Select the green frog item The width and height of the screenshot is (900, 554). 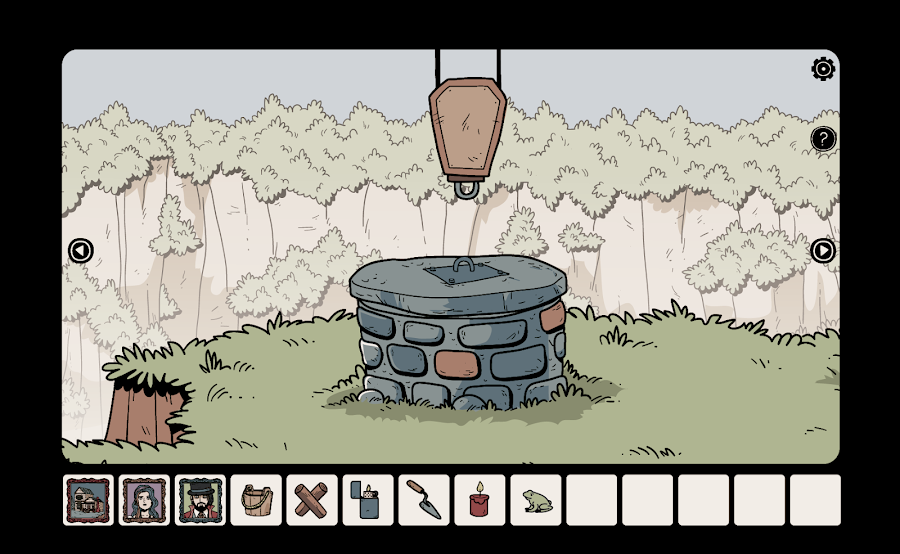[x=535, y=499]
